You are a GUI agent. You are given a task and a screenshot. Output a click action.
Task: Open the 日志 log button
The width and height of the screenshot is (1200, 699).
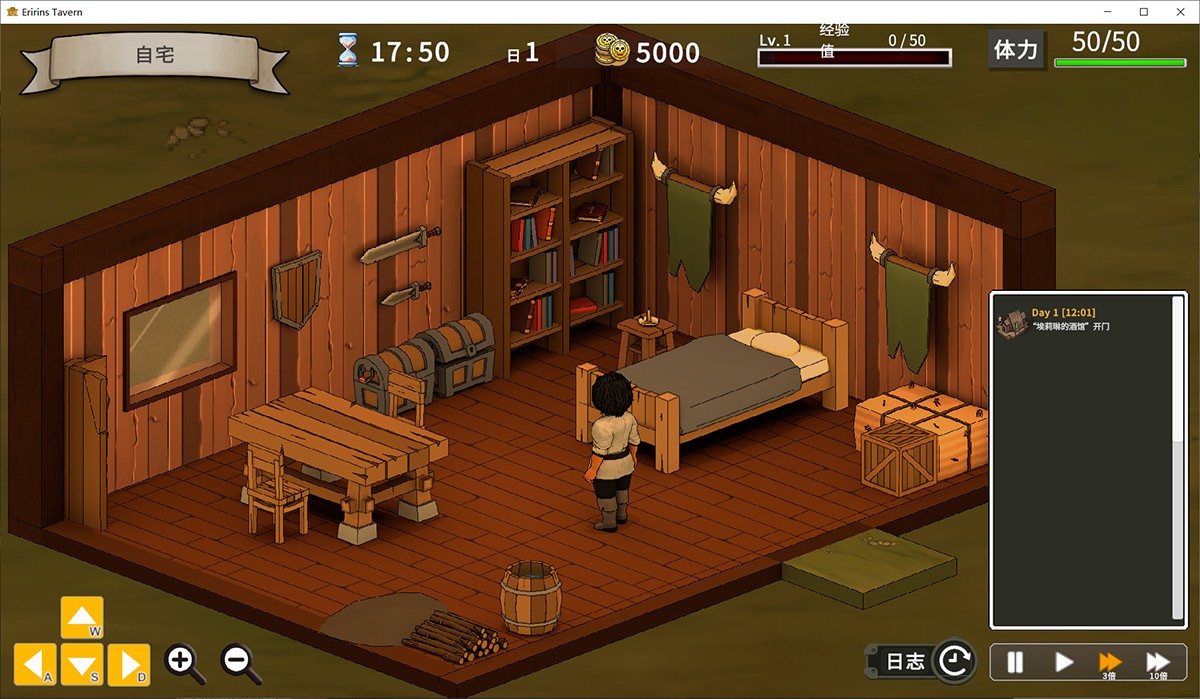click(905, 661)
